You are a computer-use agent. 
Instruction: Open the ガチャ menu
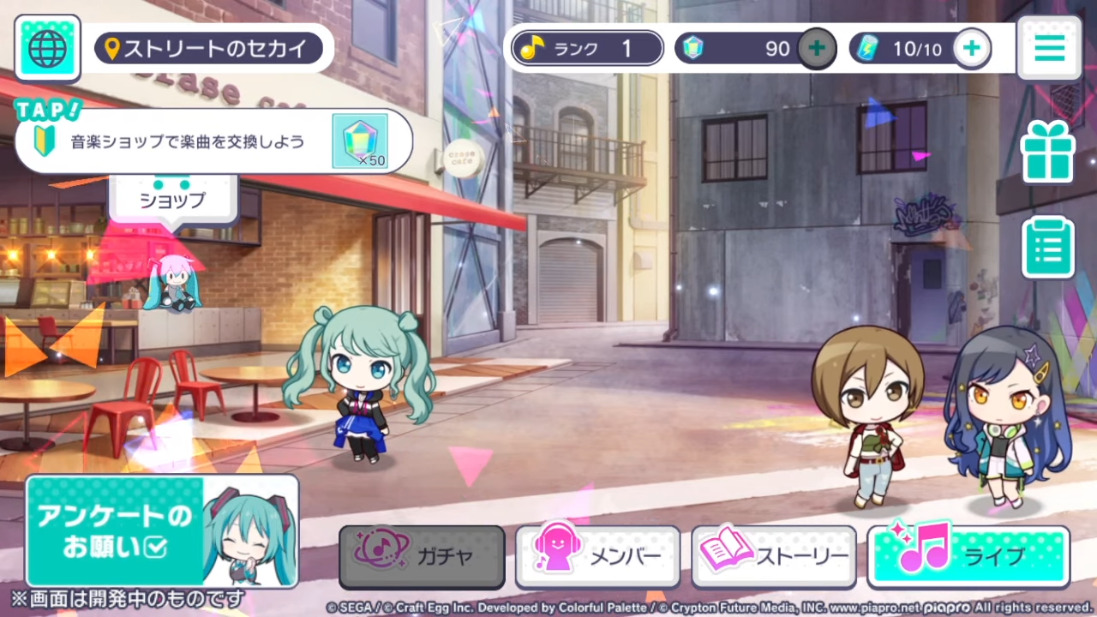pos(421,556)
